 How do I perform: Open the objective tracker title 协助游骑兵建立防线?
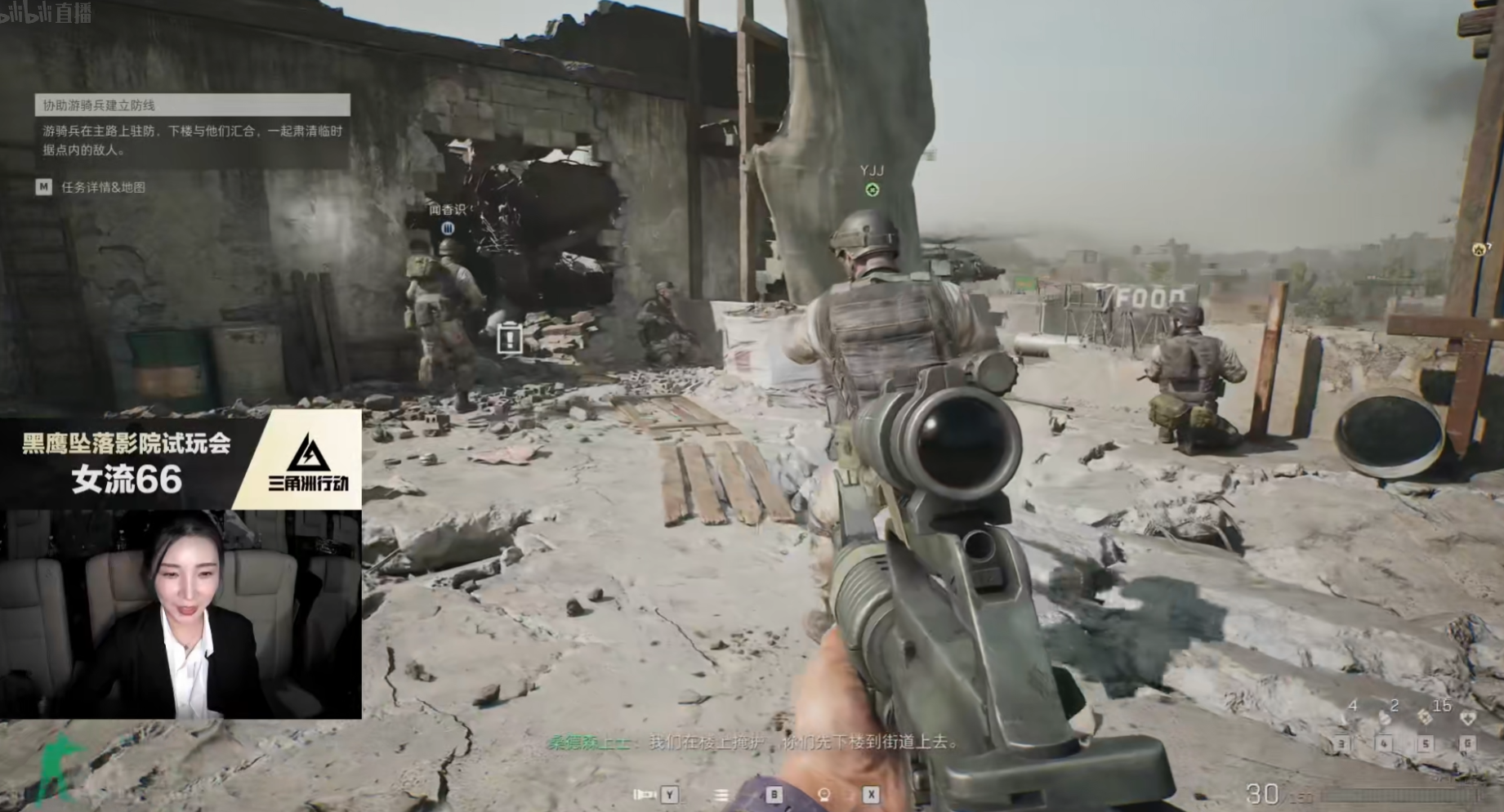(192, 105)
